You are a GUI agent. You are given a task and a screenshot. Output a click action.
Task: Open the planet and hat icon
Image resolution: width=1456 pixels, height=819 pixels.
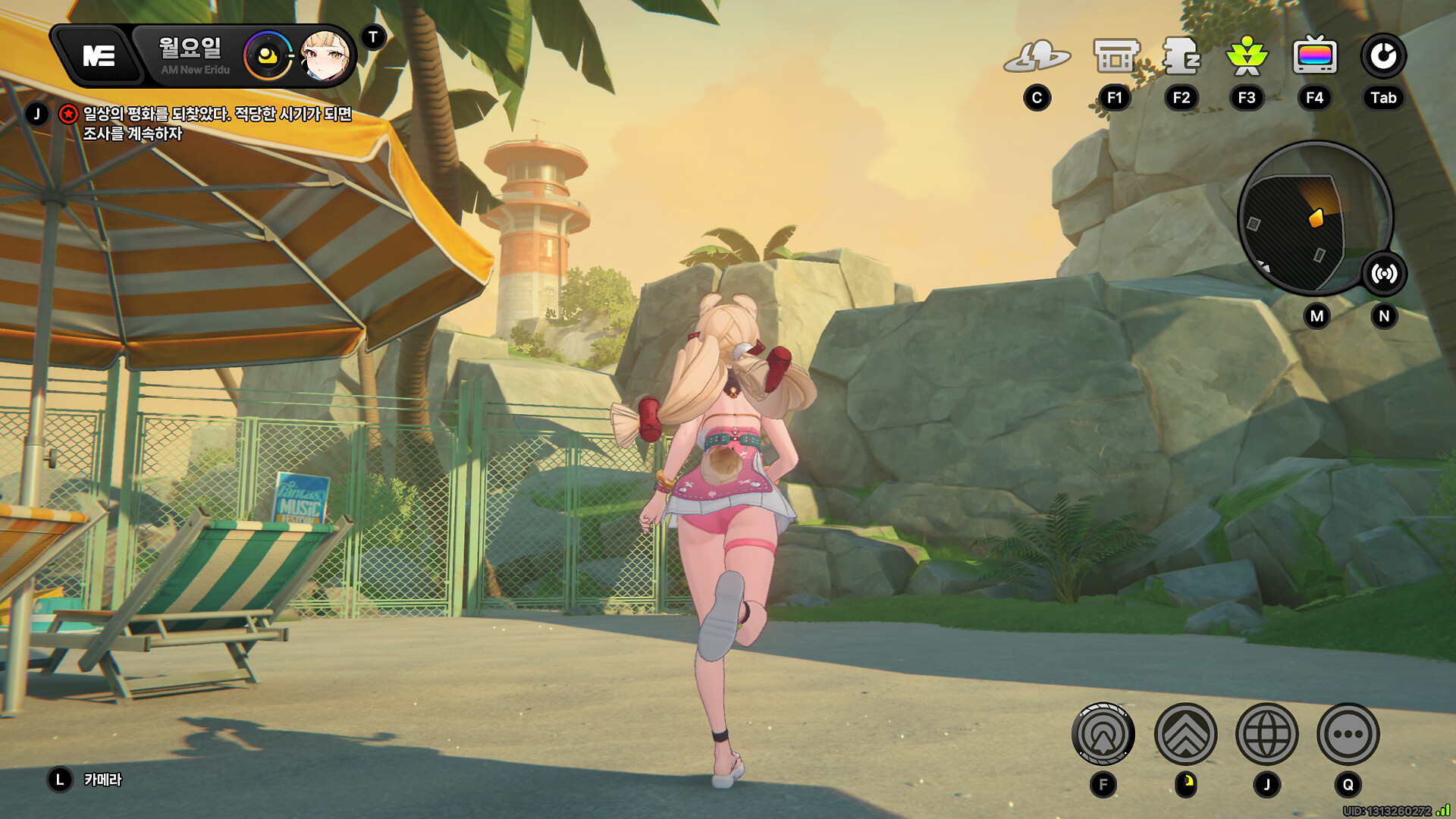(x=1037, y=56)
